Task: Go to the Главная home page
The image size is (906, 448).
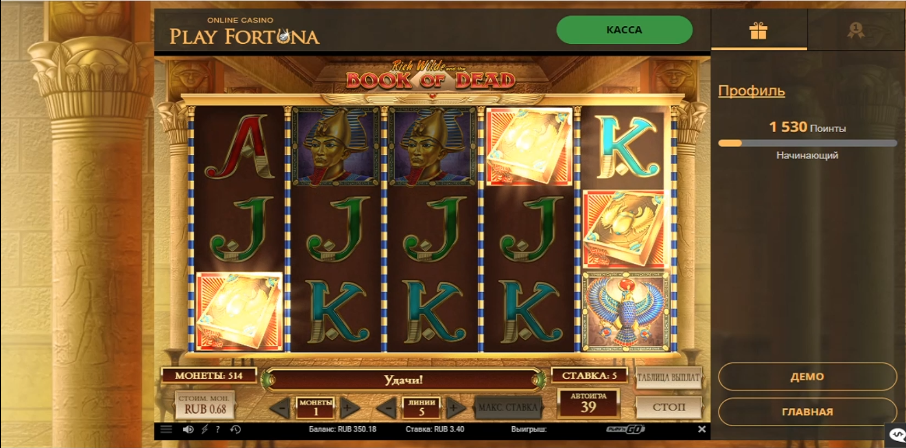Action: click(807, 412)
